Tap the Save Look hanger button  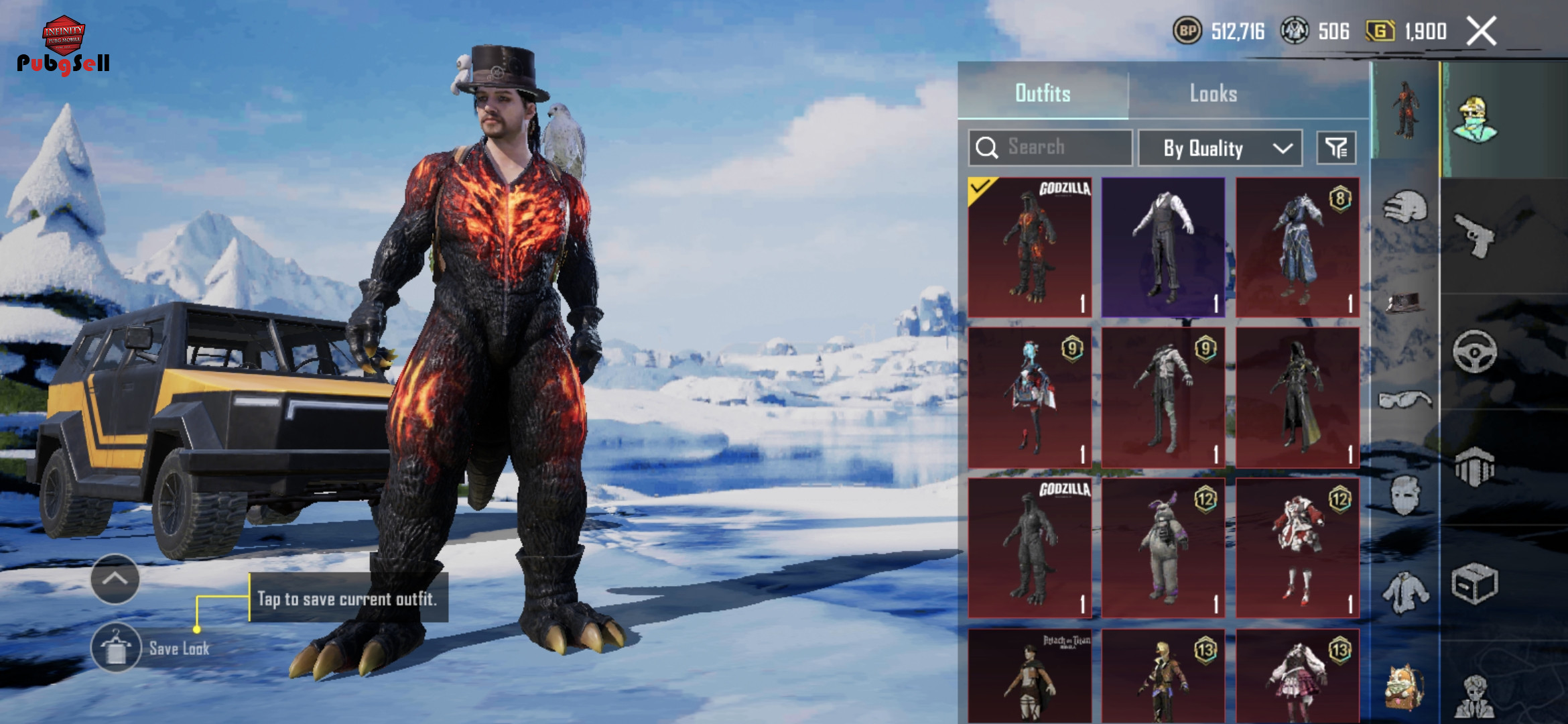116,648
